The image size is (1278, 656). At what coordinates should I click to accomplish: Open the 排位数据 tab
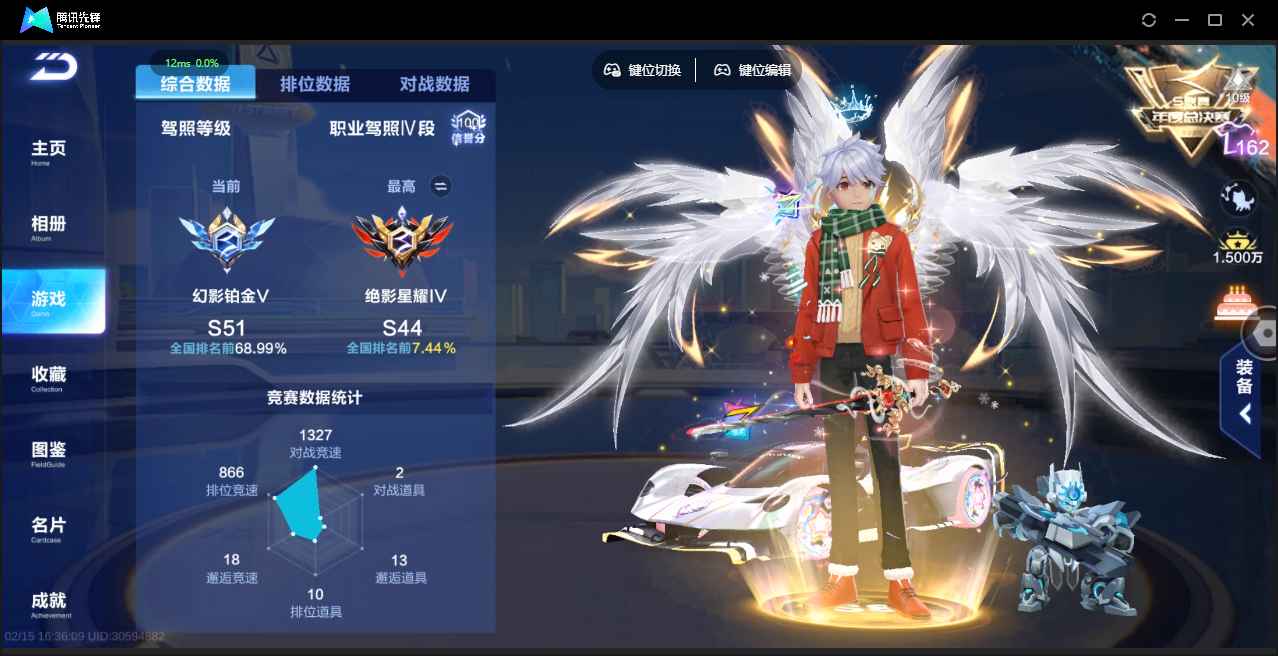[315, 84]
